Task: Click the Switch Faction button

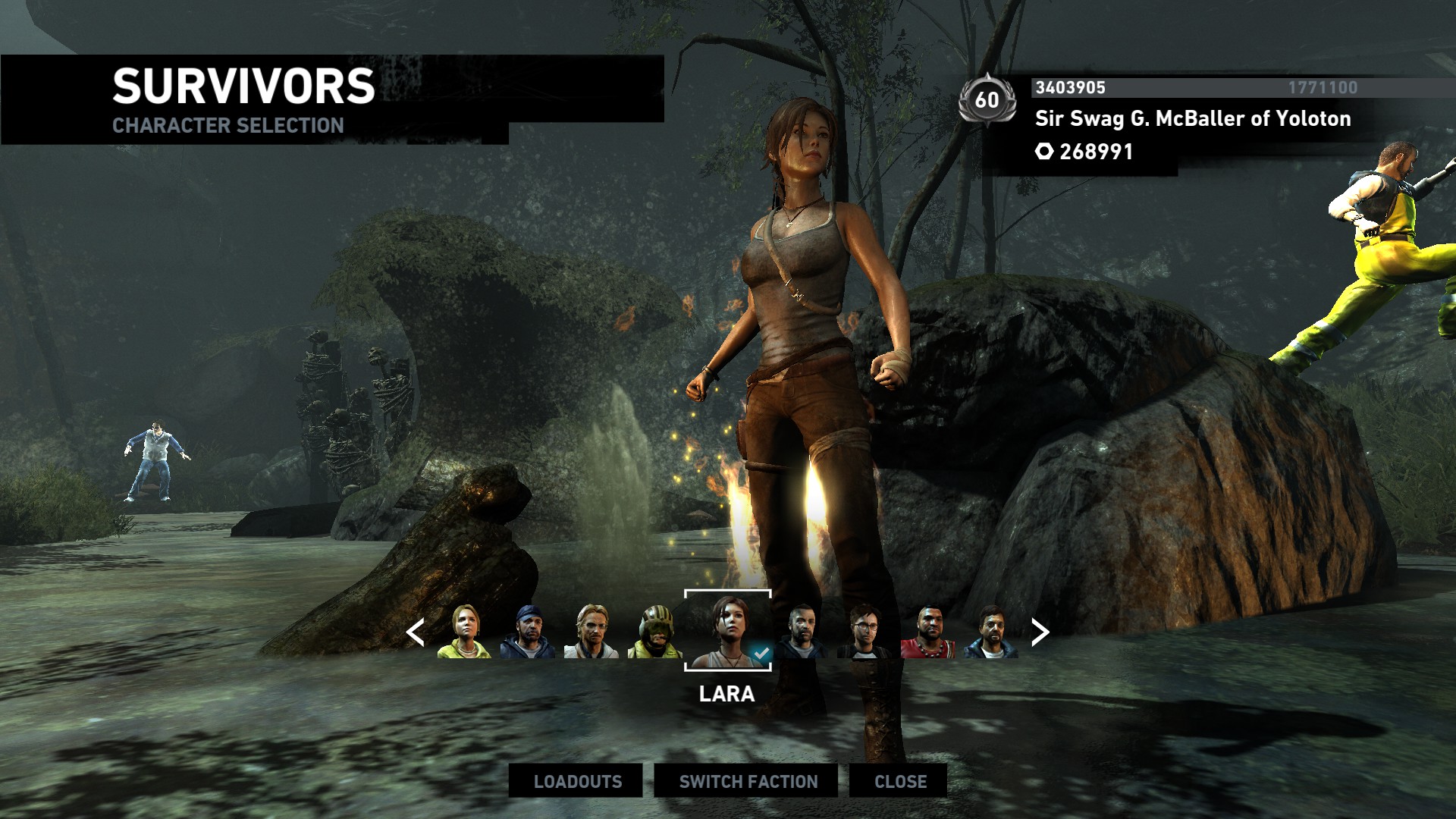Action: pos(747,781)
